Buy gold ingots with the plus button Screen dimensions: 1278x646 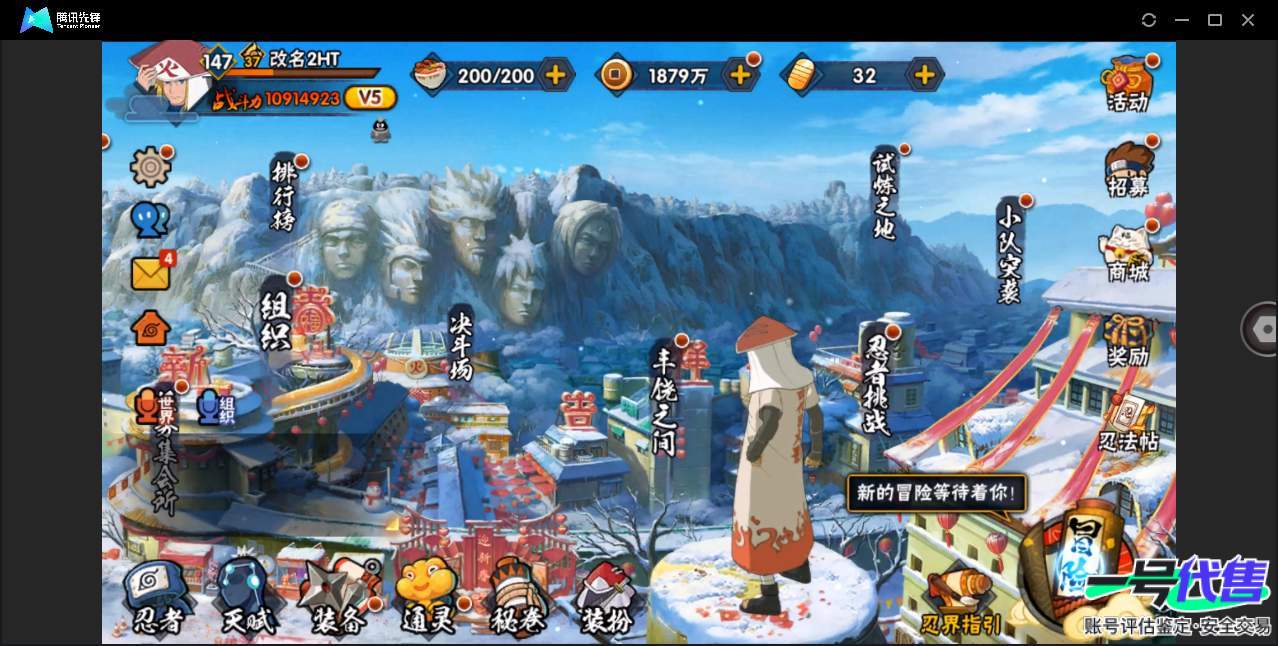click(x=925, y=75)
